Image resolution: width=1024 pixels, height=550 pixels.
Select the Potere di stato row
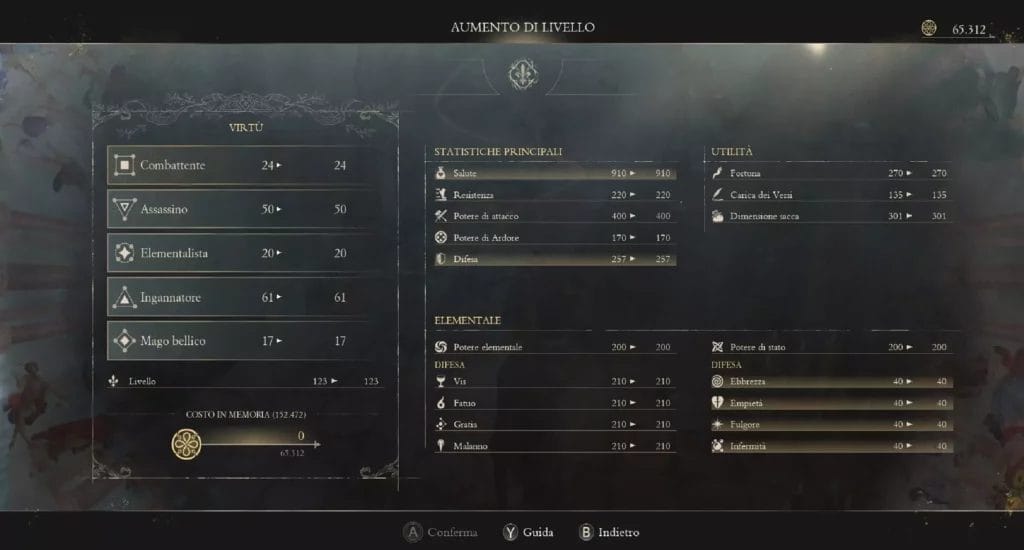(829, 347)
